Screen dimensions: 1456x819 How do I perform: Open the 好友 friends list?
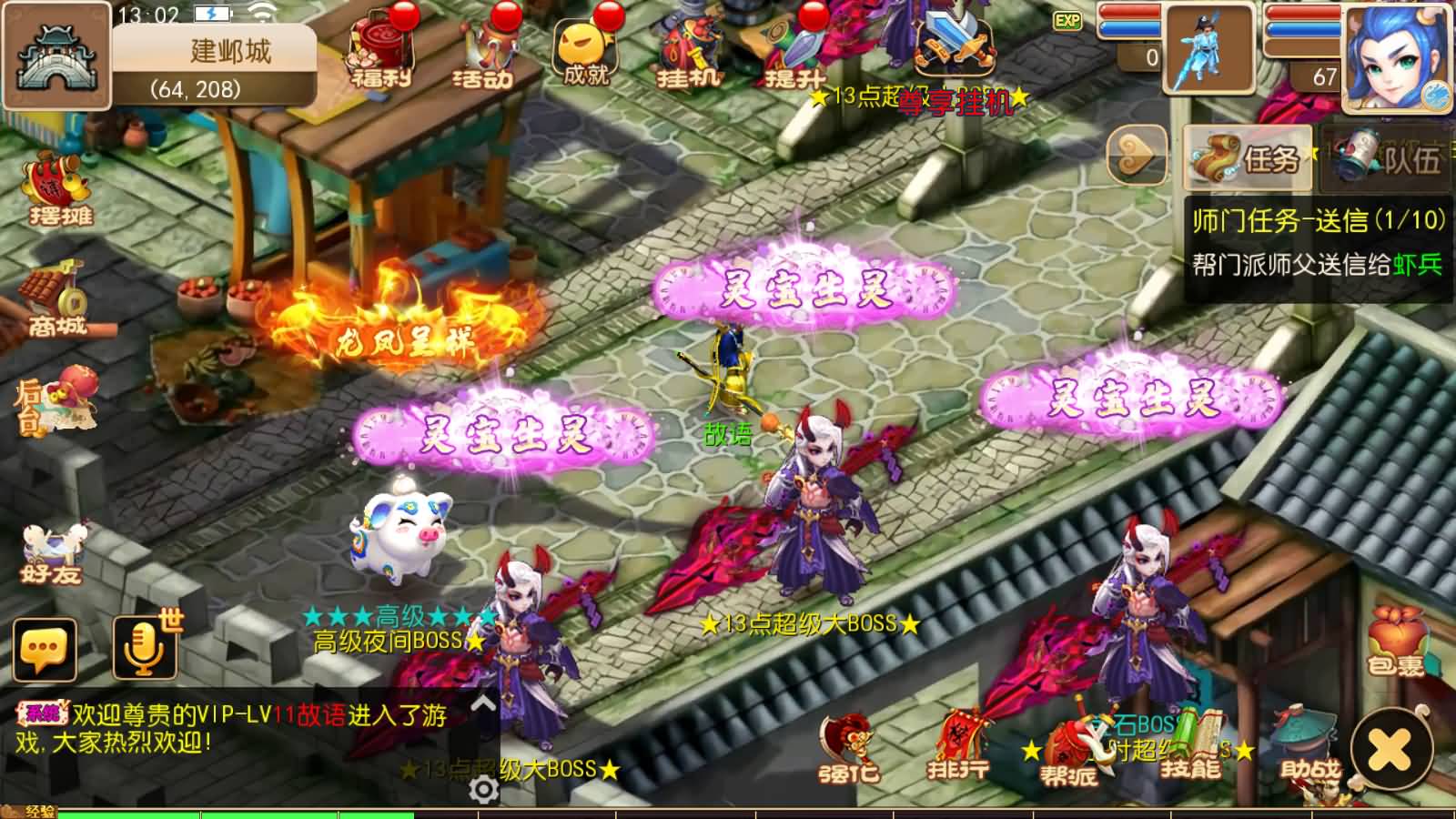pyautogui.click(x=50, y=546)
